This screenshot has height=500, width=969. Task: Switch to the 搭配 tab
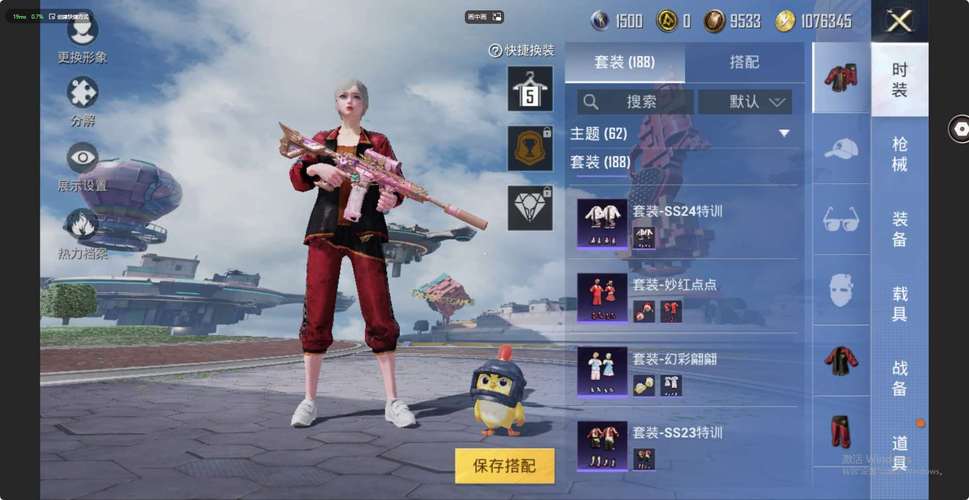pos(744,63)
